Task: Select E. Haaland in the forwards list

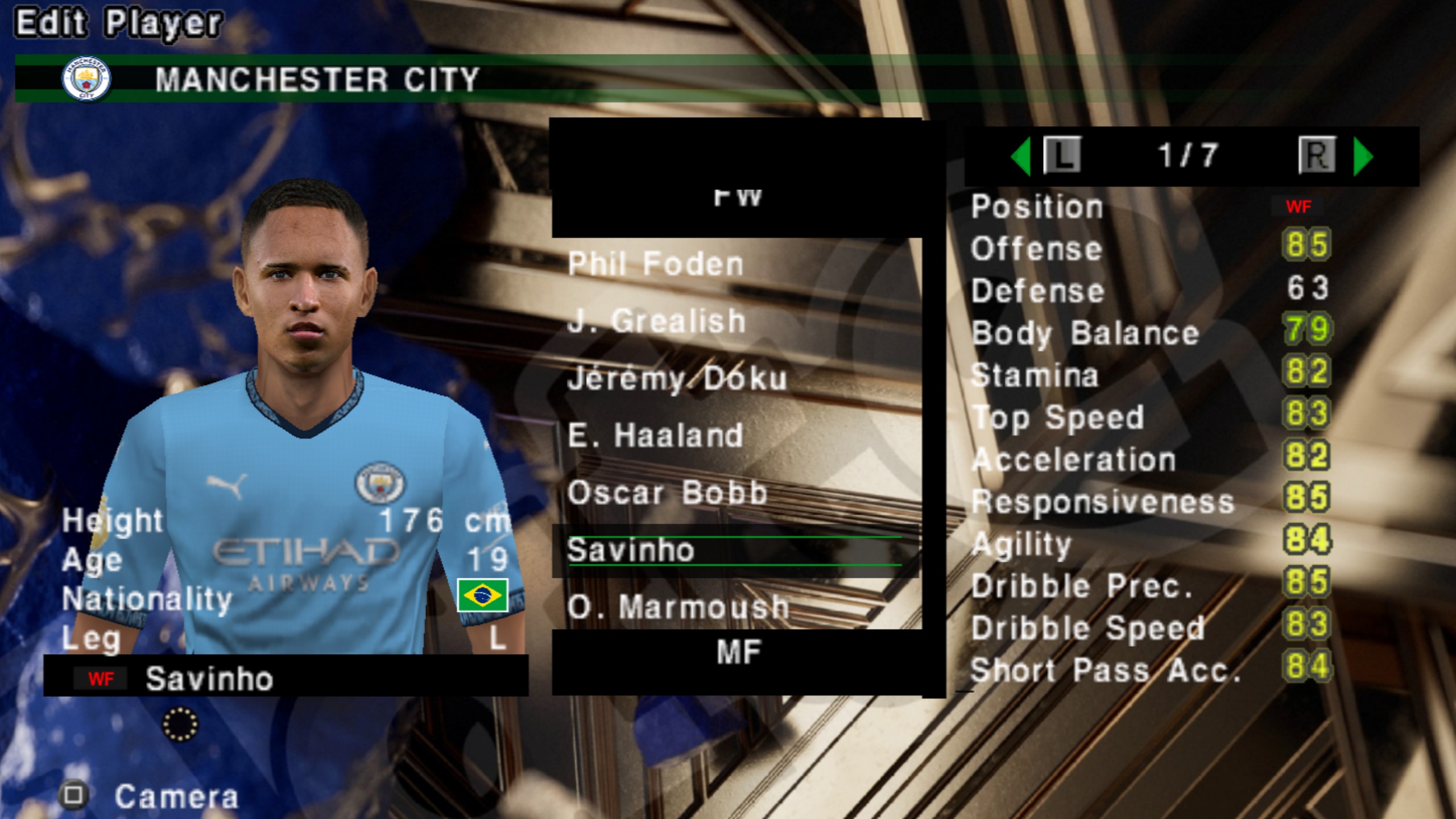Action: coord(656,436)
